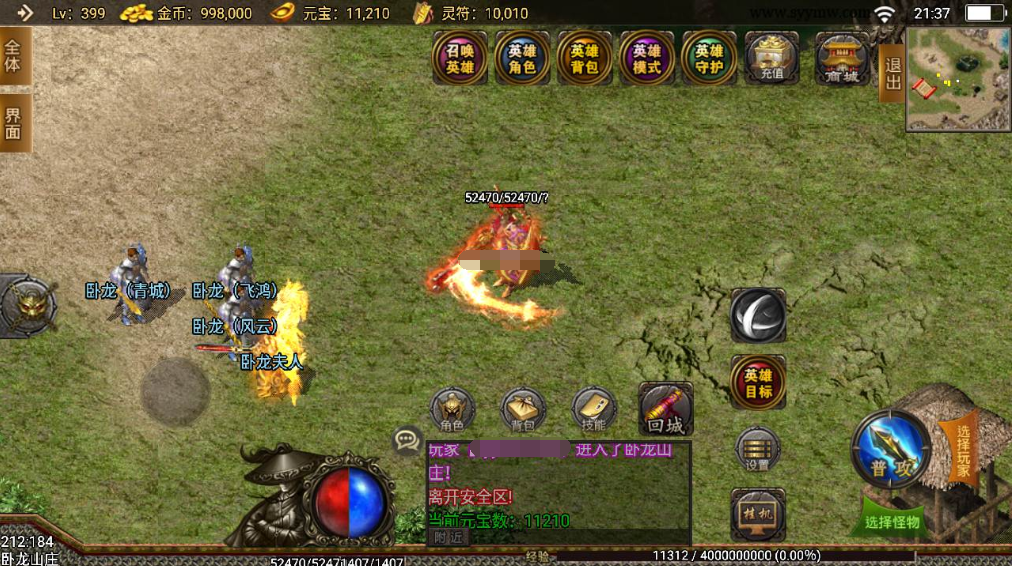Screen dimensions: 1012x566
Task: Toggle 挂机 auto-battle
Action: point(758,513)
